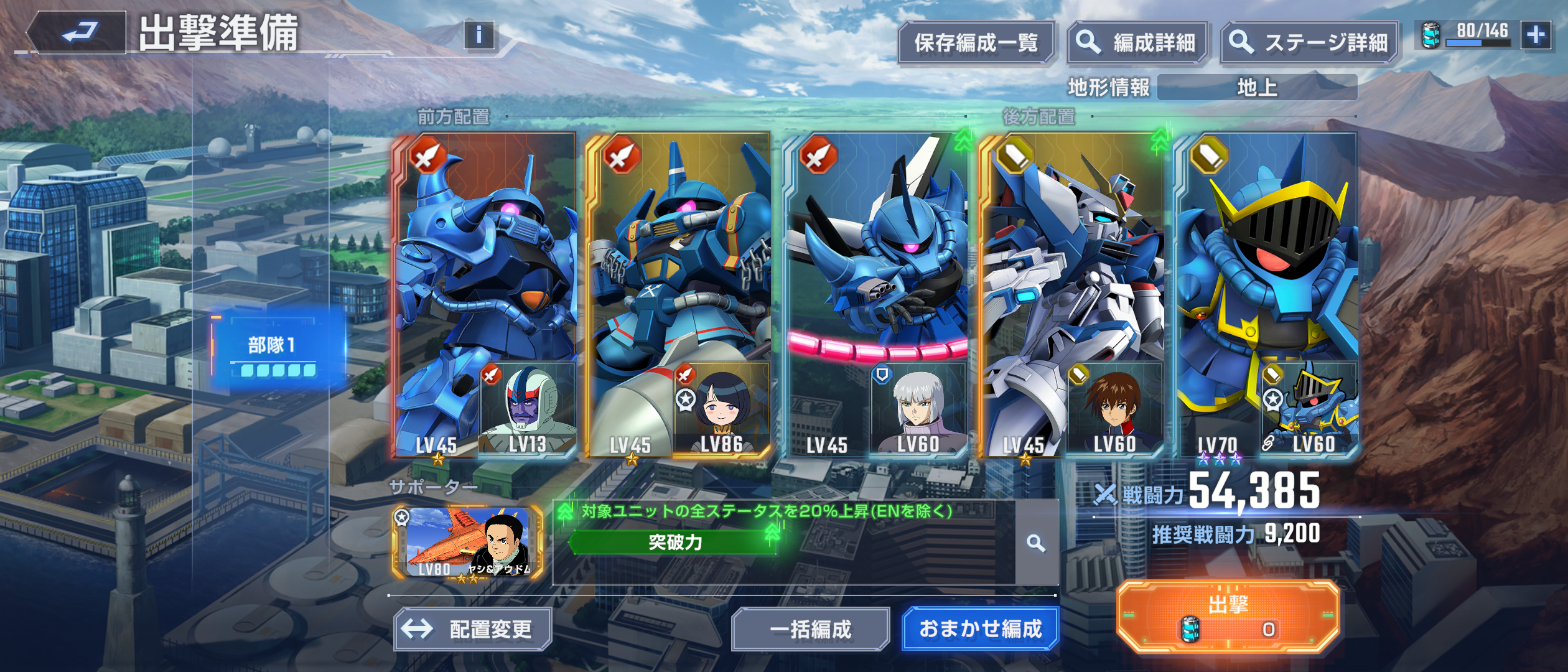Open the info icon beside 出撃準備
Viewport: 1568px width, 672px height.
(x=478, y=35)
